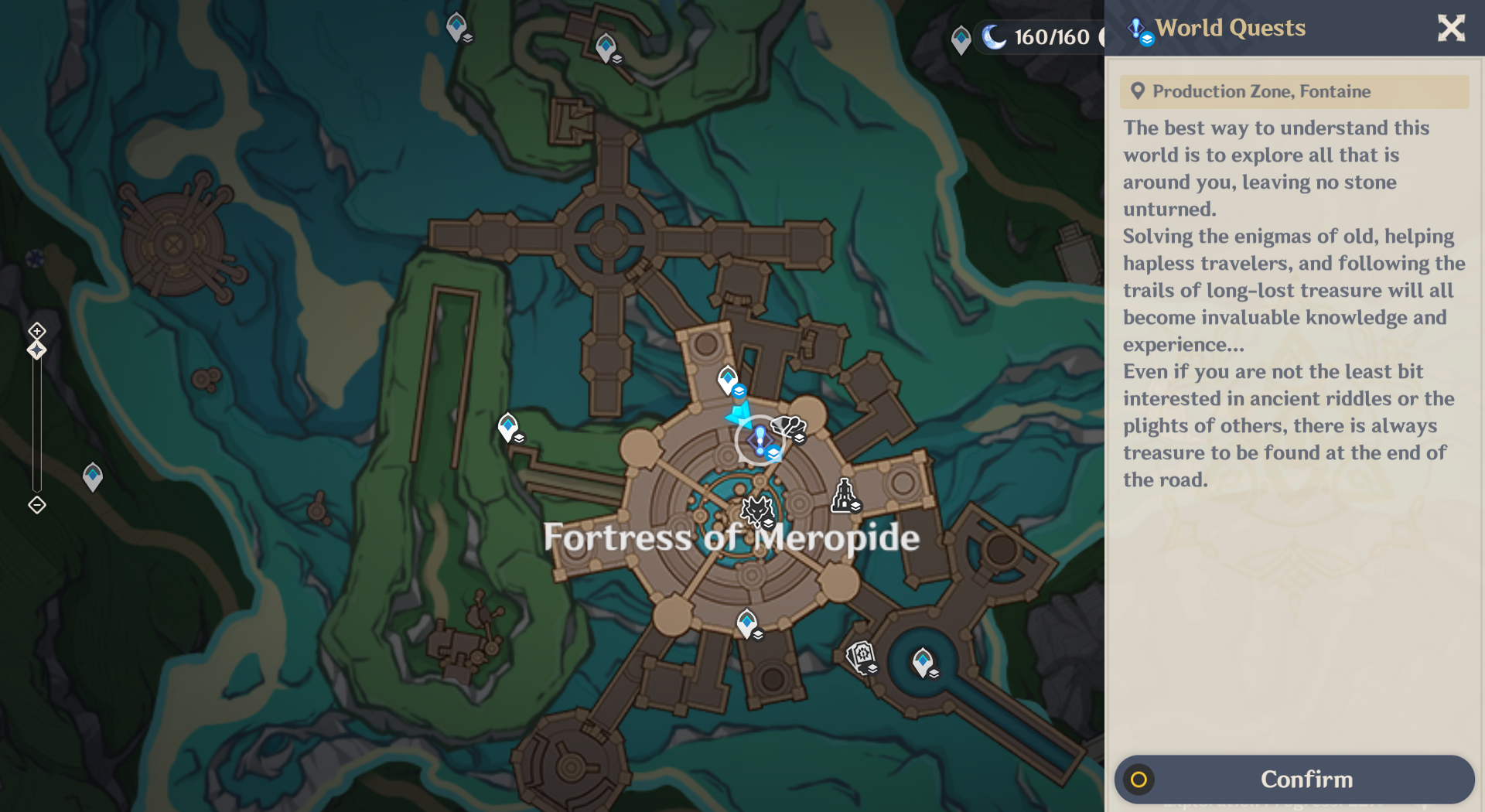Click the waypoint pin west of the fortress walls
The height and width of the screenshot is (812, 1485).
[507, 425]
